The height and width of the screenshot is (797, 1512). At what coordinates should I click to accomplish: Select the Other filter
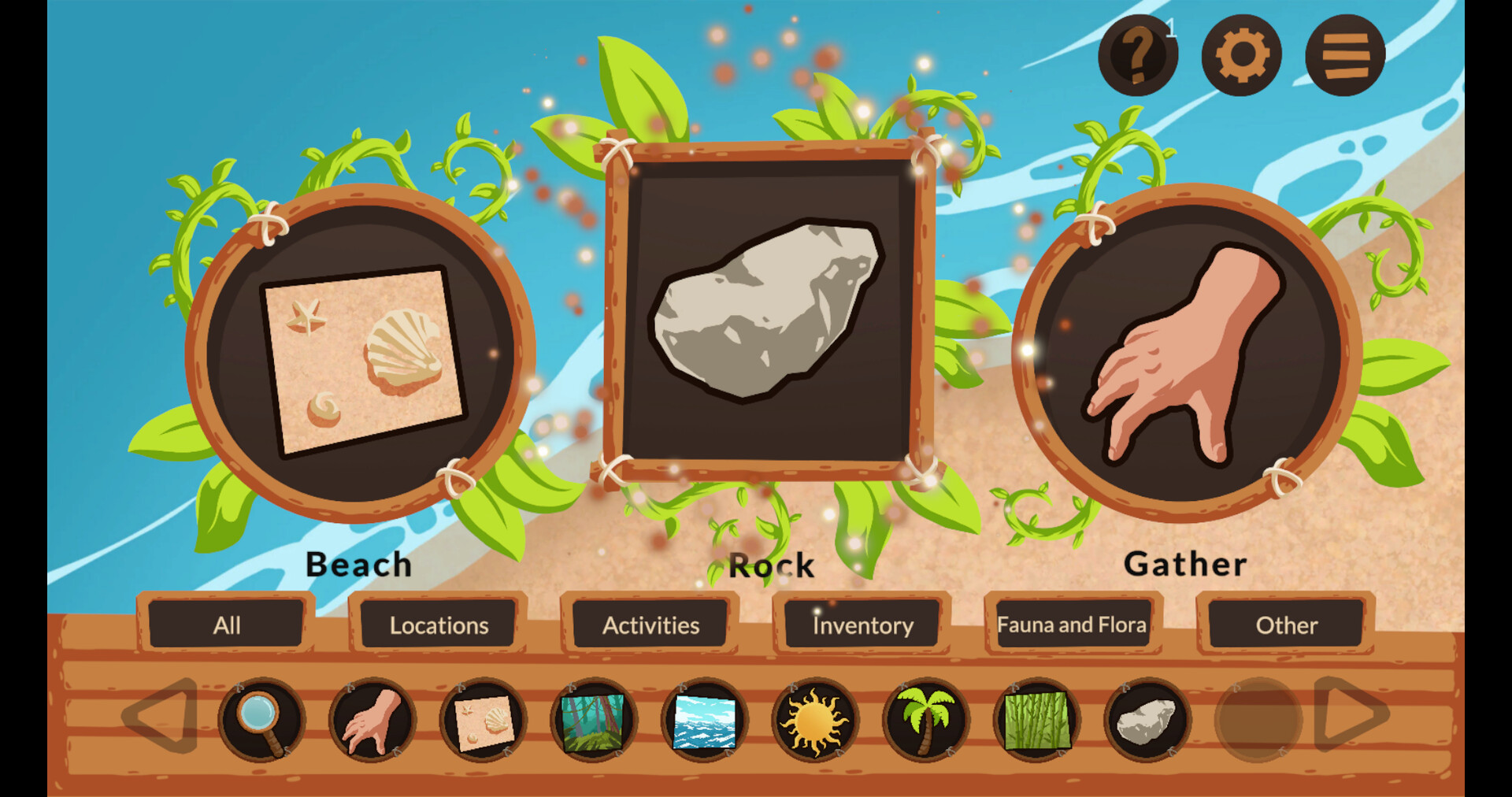pos(1287,625)
